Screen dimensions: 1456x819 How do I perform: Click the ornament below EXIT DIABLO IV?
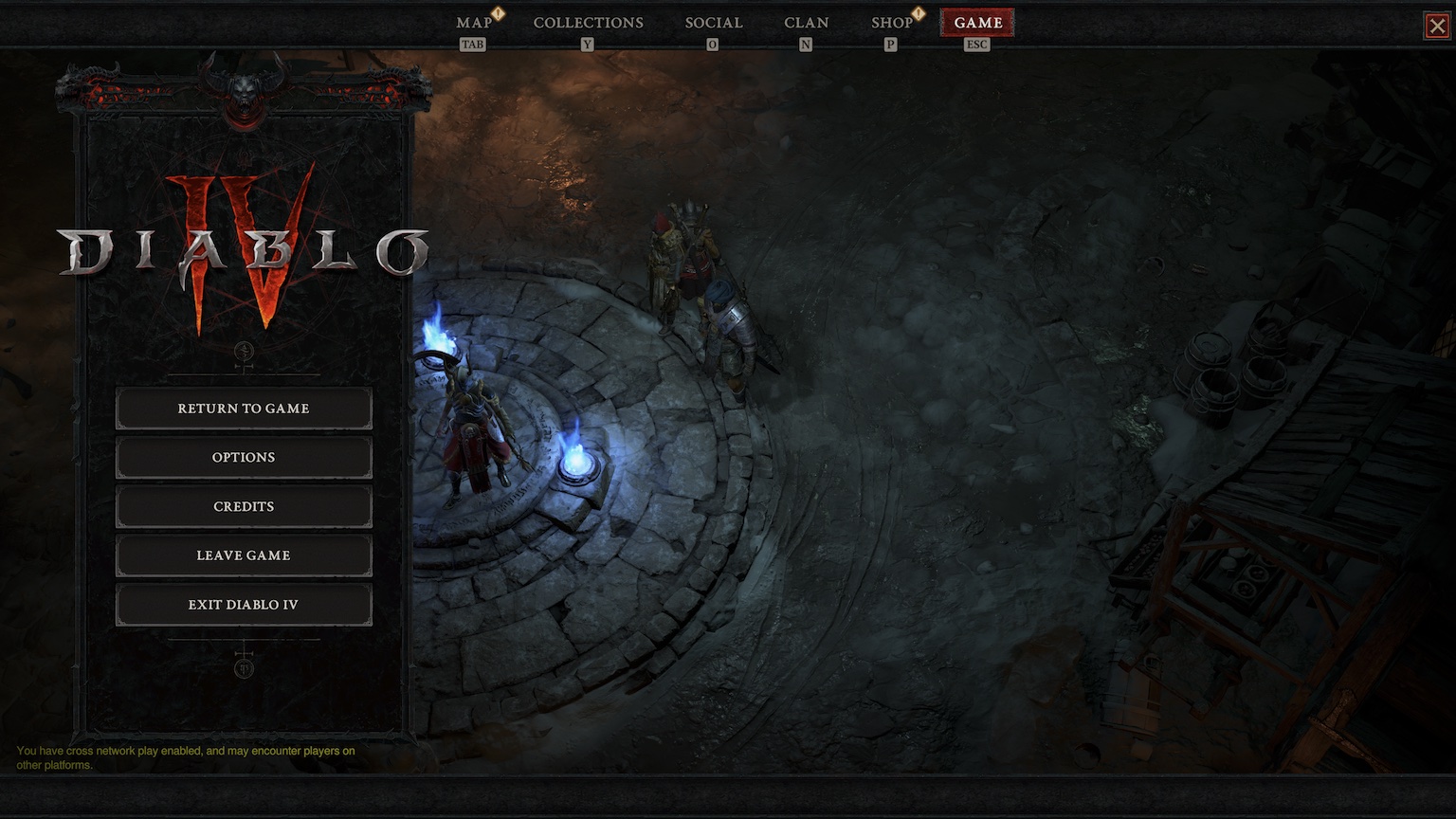click(x=245, y=666)
